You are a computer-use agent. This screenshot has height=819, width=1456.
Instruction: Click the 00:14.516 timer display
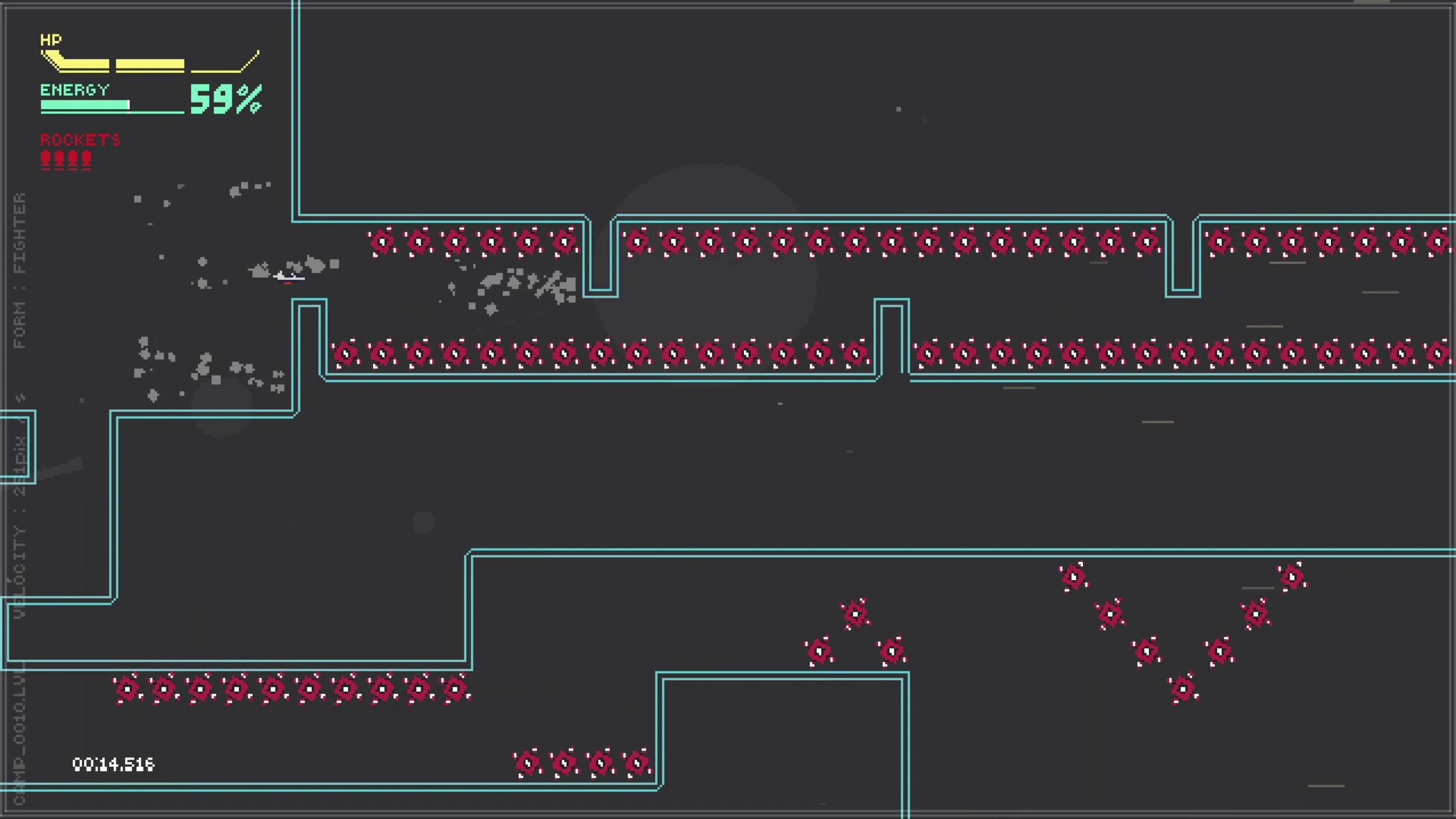click(113, 764)
